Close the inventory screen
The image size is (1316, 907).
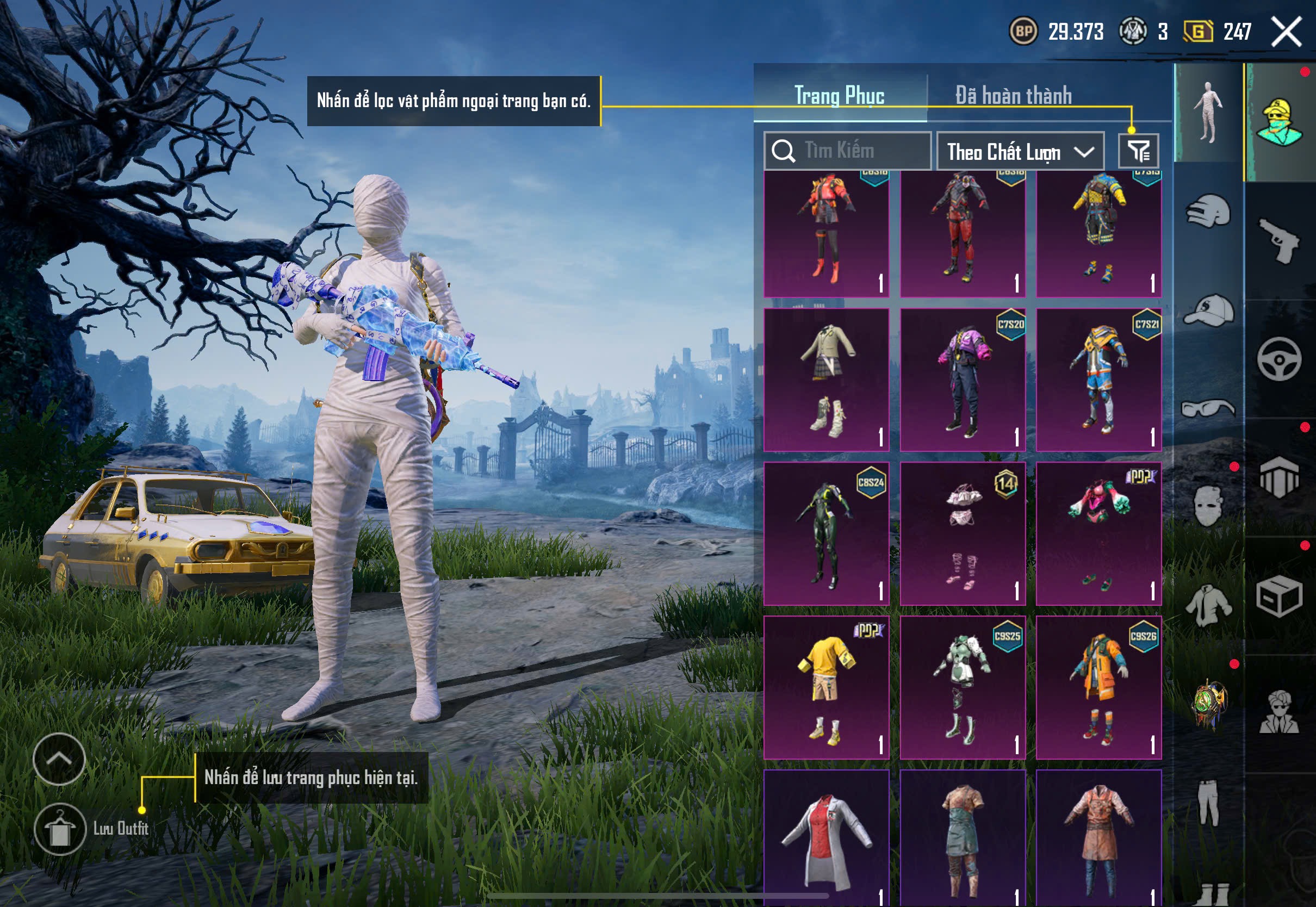point(1287,32)
